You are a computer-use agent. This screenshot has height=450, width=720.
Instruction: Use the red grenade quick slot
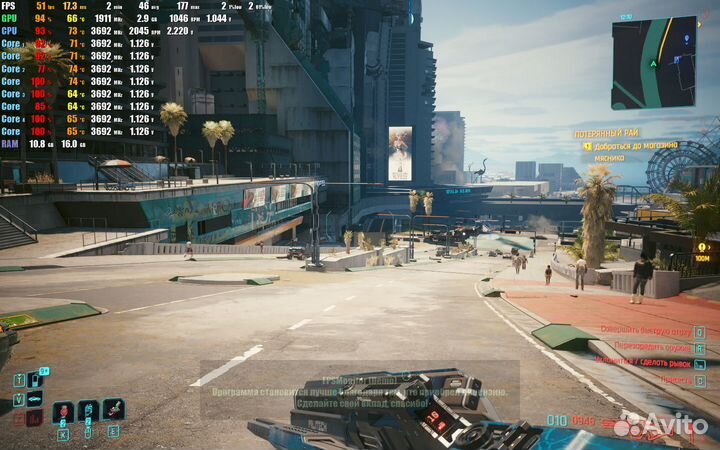click(63, 411)
